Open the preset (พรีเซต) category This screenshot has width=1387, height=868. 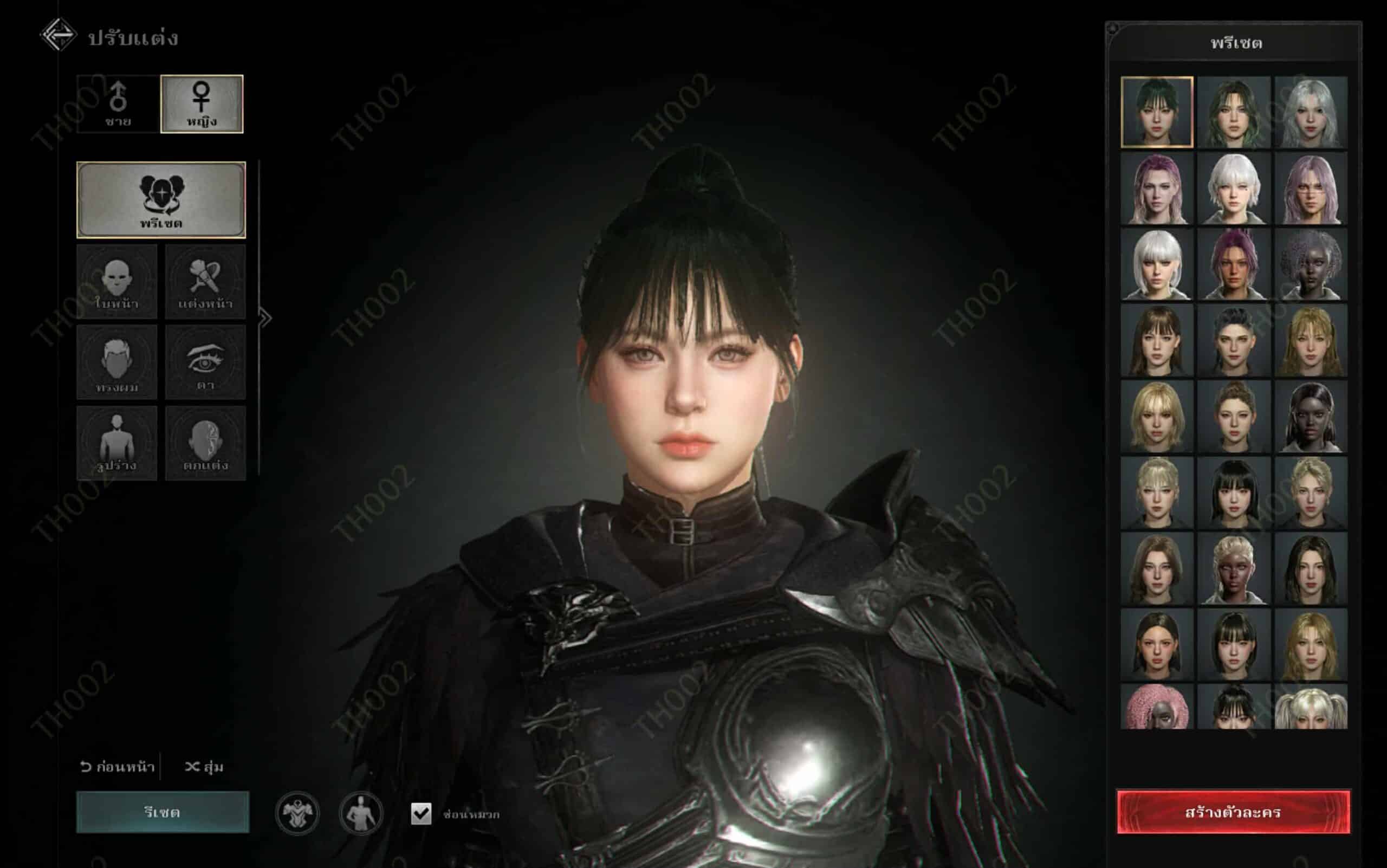point(161,200)
